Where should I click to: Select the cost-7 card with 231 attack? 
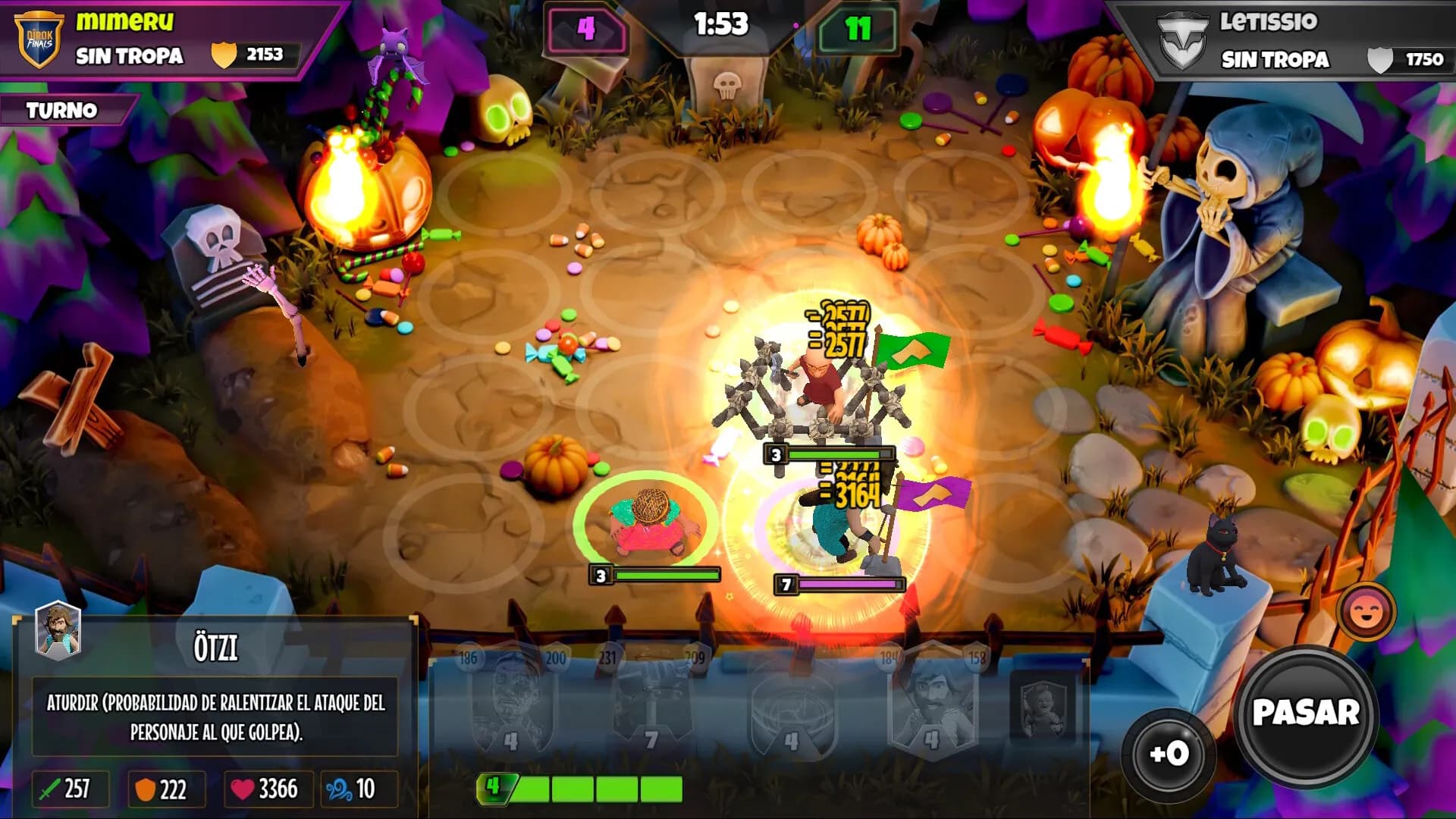(x=651, y=701)
